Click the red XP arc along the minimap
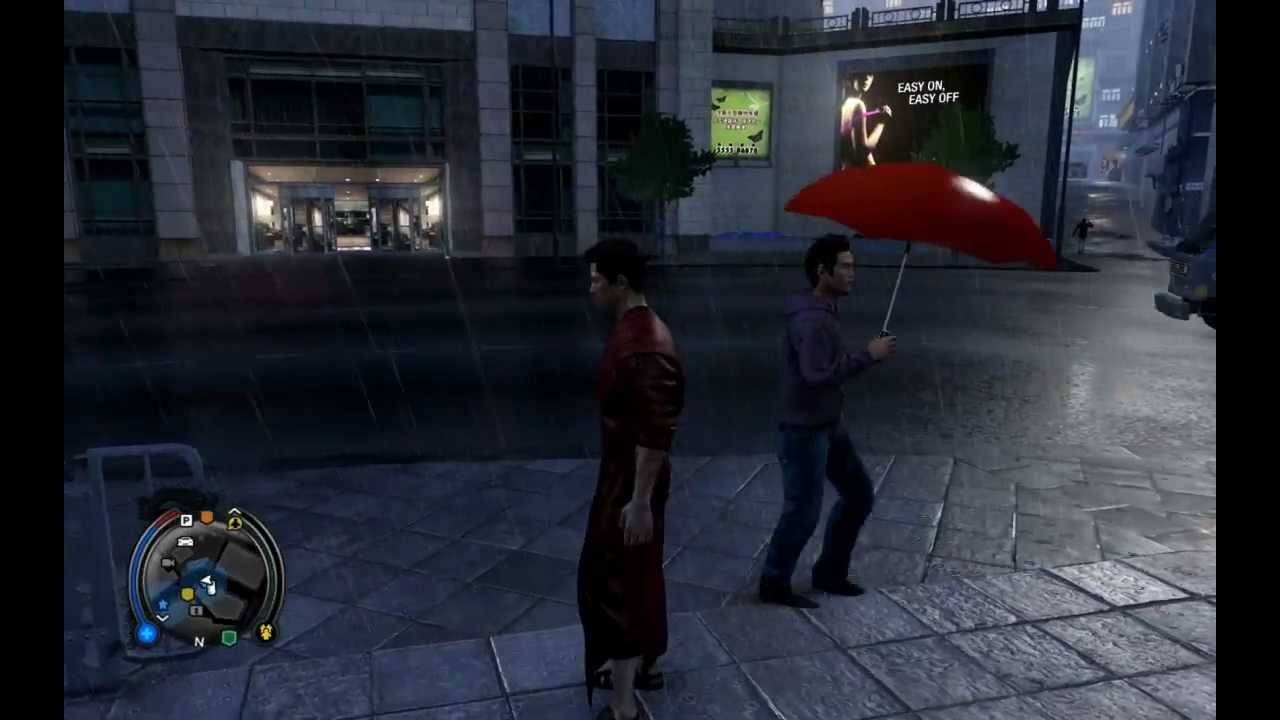1280x720 pixels. pos(166,516)
